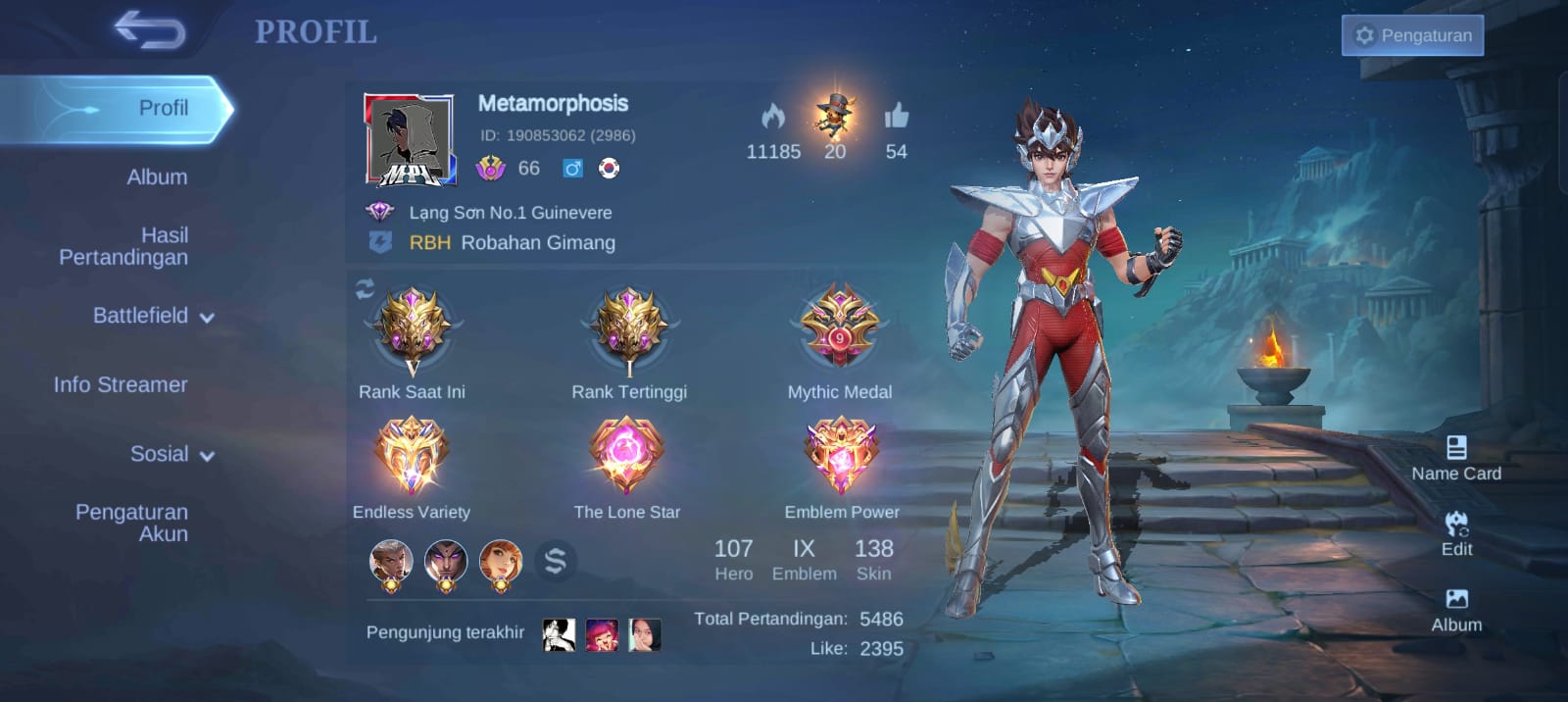This screenshot has height=702, width=1568.
Task: Open the Endless Variety achievement
Action: click(412, 456)
